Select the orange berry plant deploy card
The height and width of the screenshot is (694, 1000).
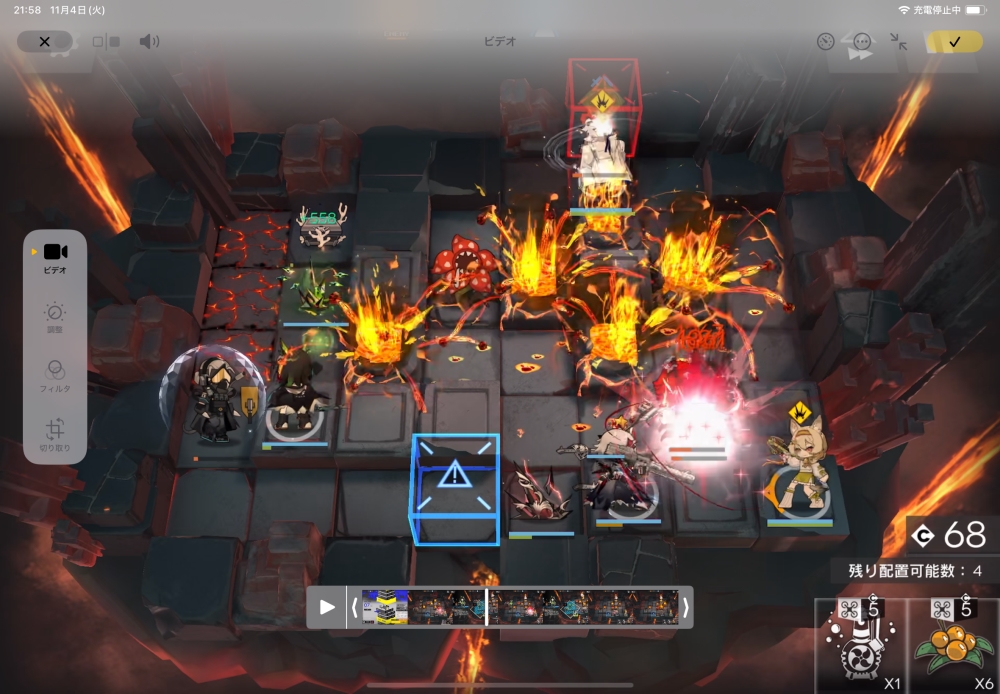(x=953, y=645)
